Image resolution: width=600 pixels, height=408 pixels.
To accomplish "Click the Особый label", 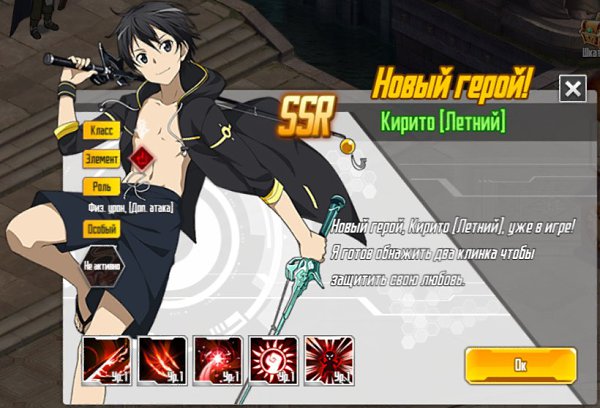I will click(x=101, y=229).
